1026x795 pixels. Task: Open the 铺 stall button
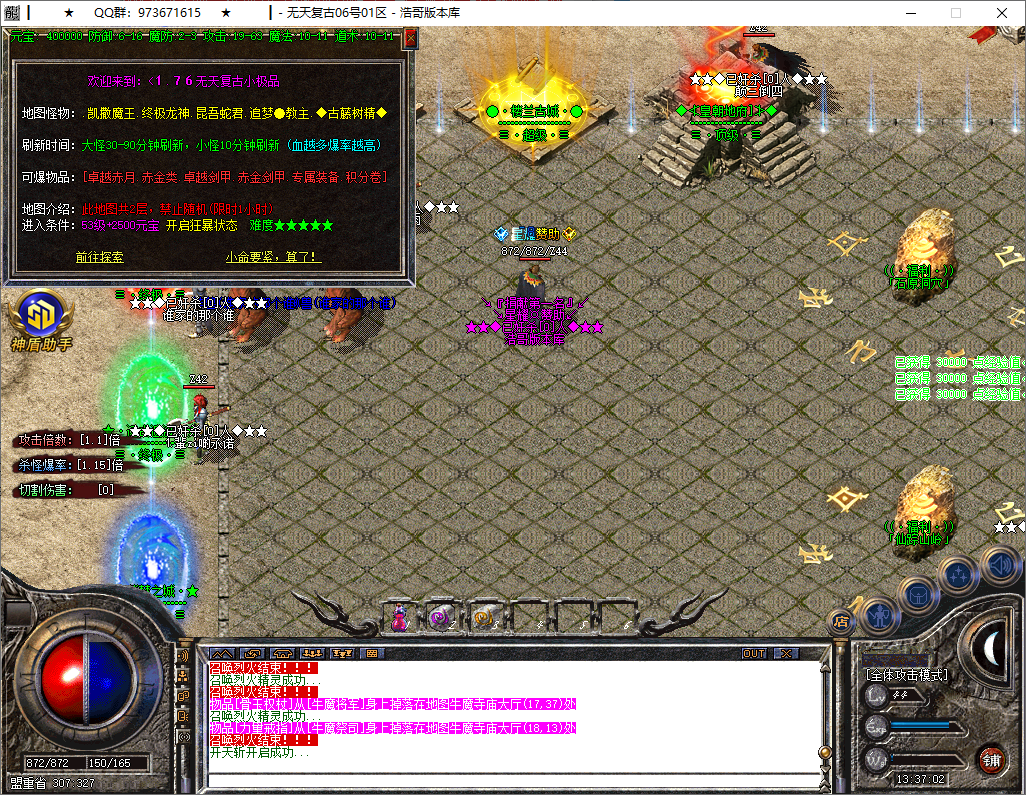point(991,761)
